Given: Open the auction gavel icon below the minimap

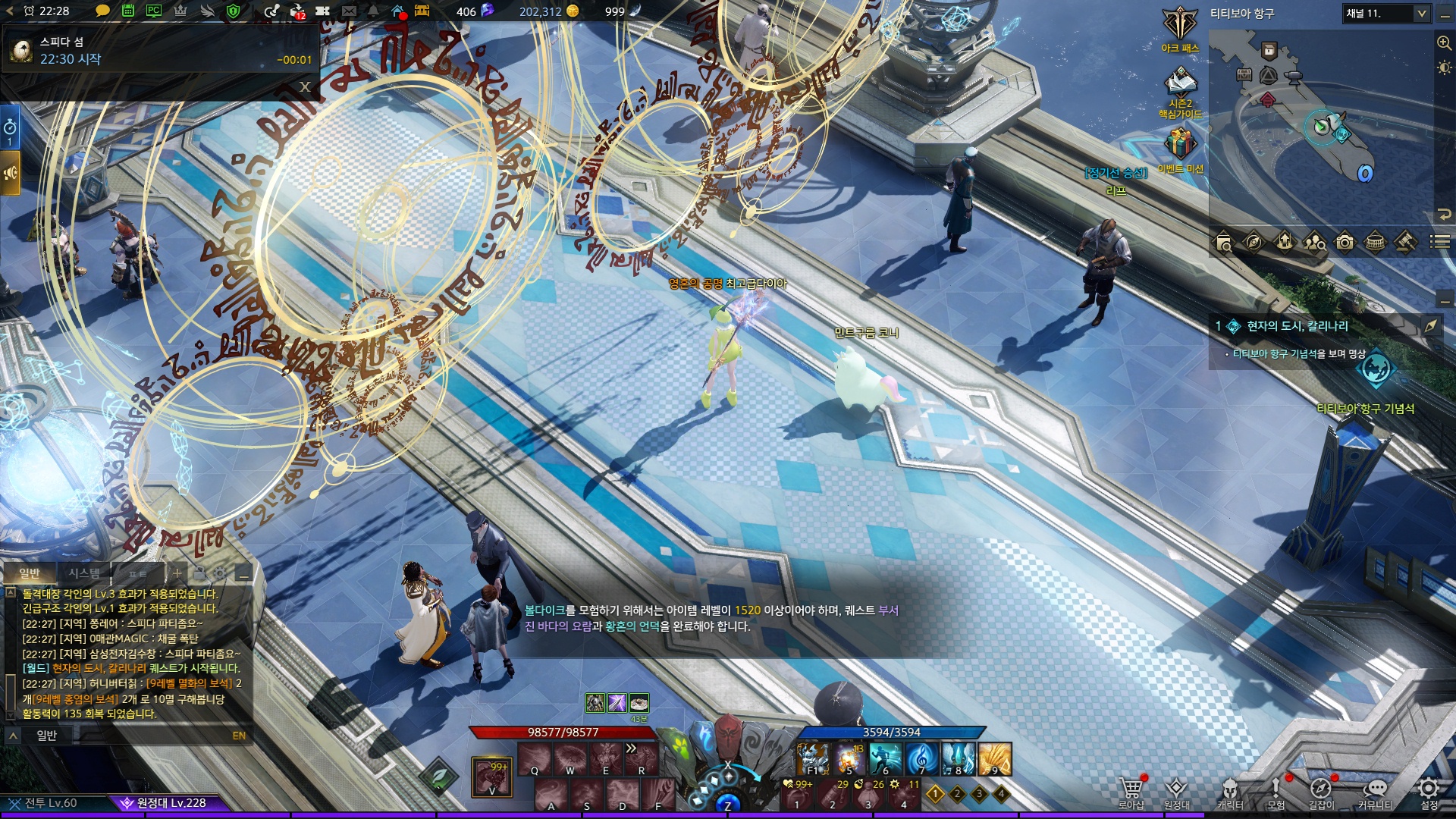Looking at the screenshot, I should point(1405,243).
